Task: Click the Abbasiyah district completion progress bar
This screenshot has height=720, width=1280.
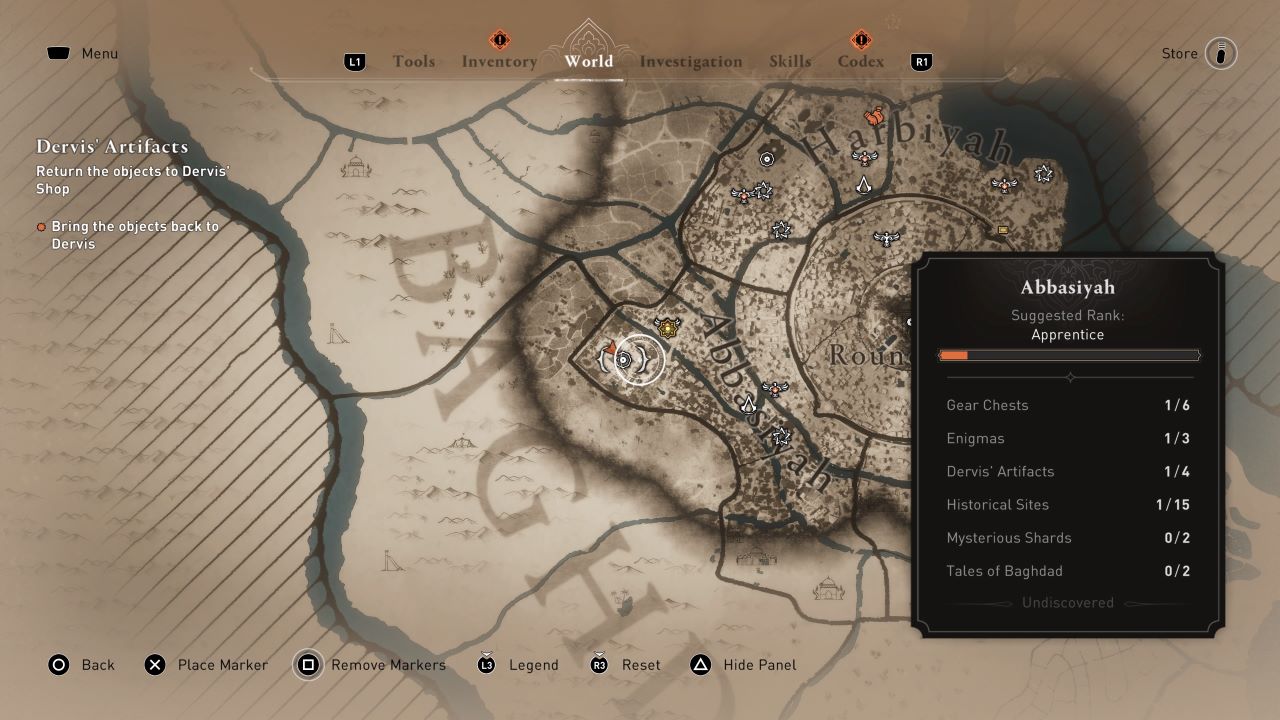Action: pos(1069,354)
